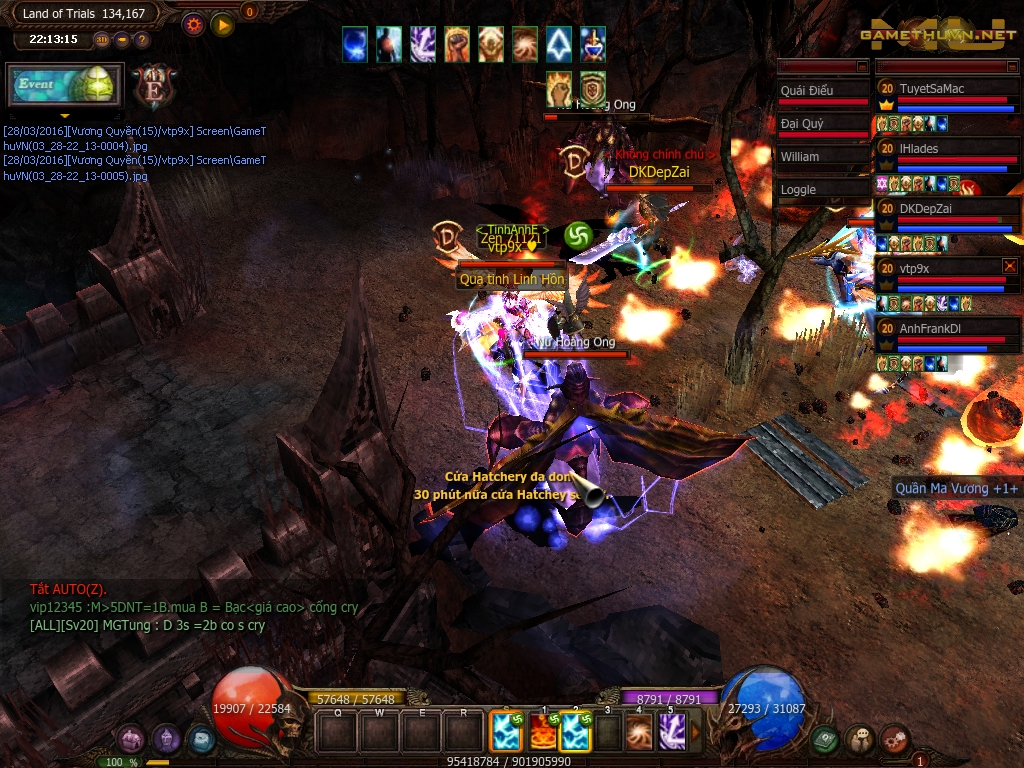Choose William in the boss list

tap(822, 157)
